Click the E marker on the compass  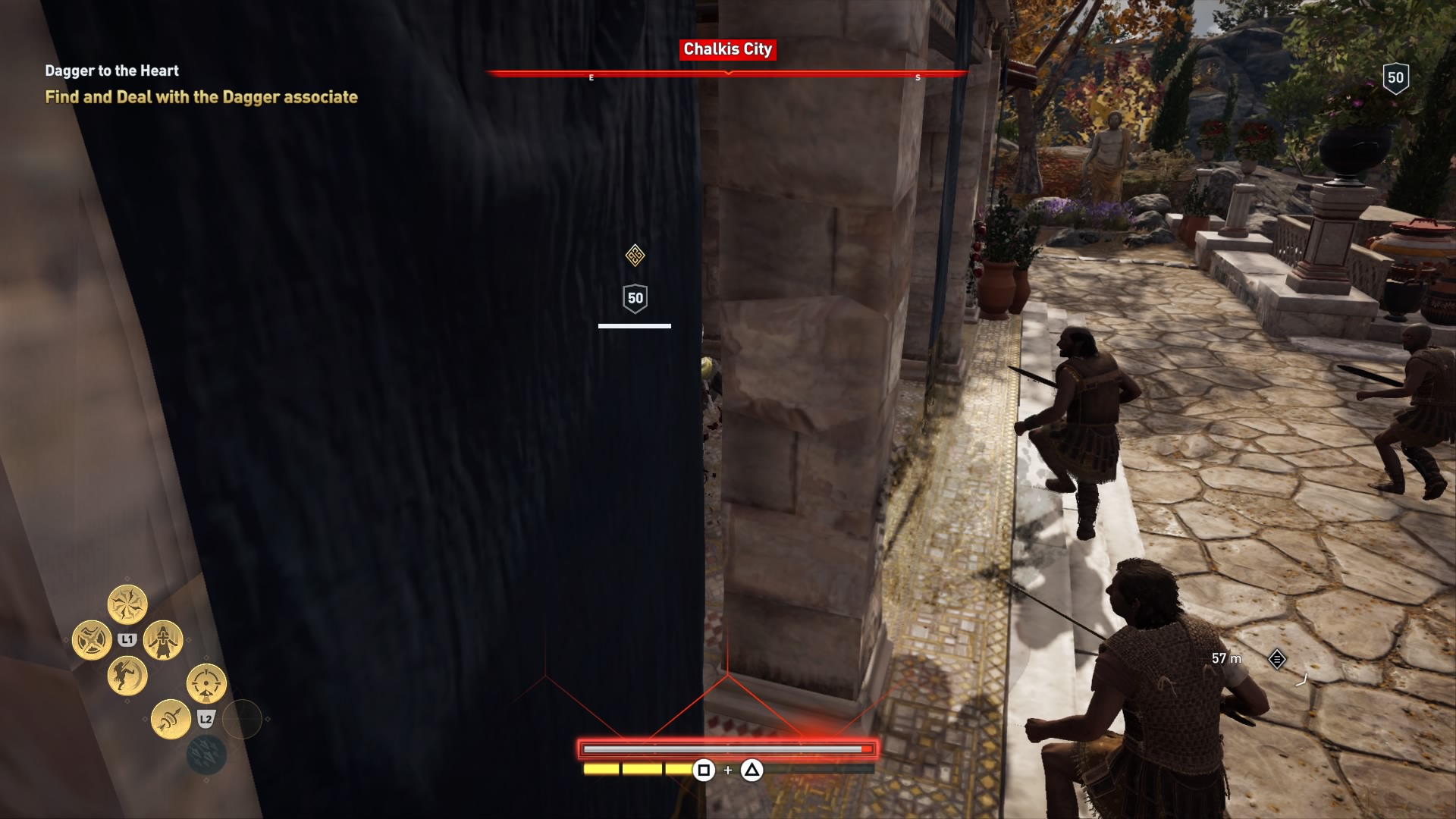coord(591,77)
